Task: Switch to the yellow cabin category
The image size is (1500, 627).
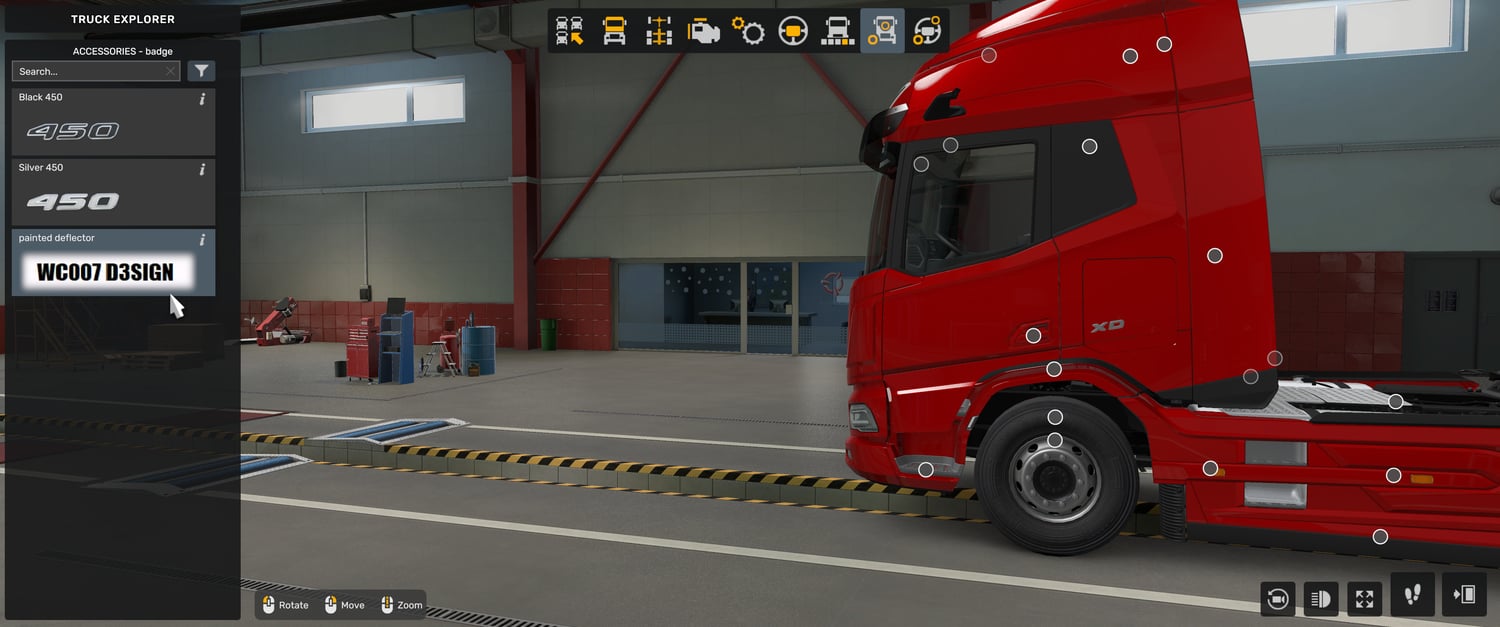Action: [614, 31]
